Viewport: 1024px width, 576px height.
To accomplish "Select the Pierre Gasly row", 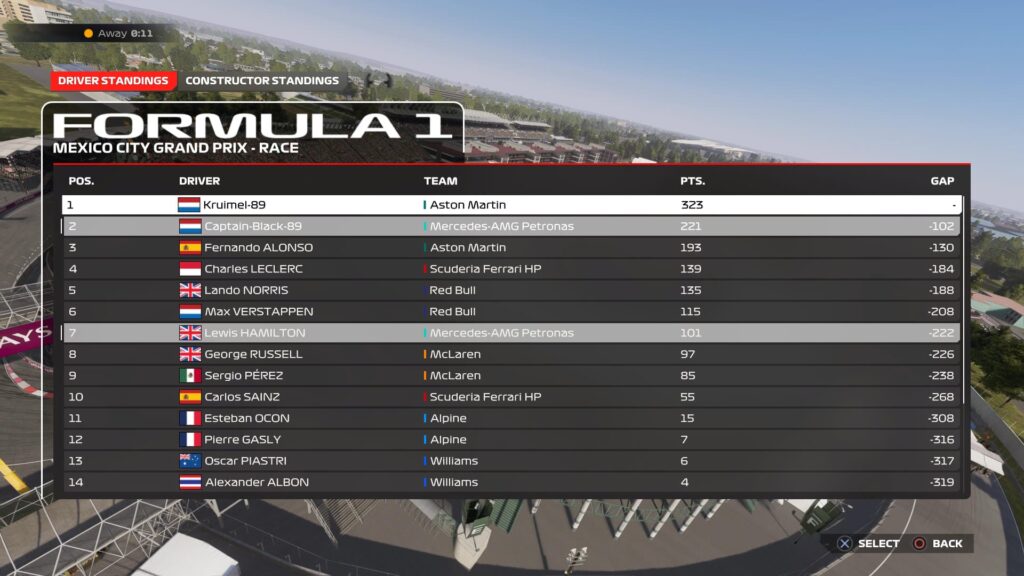I will tap(511, 440).
